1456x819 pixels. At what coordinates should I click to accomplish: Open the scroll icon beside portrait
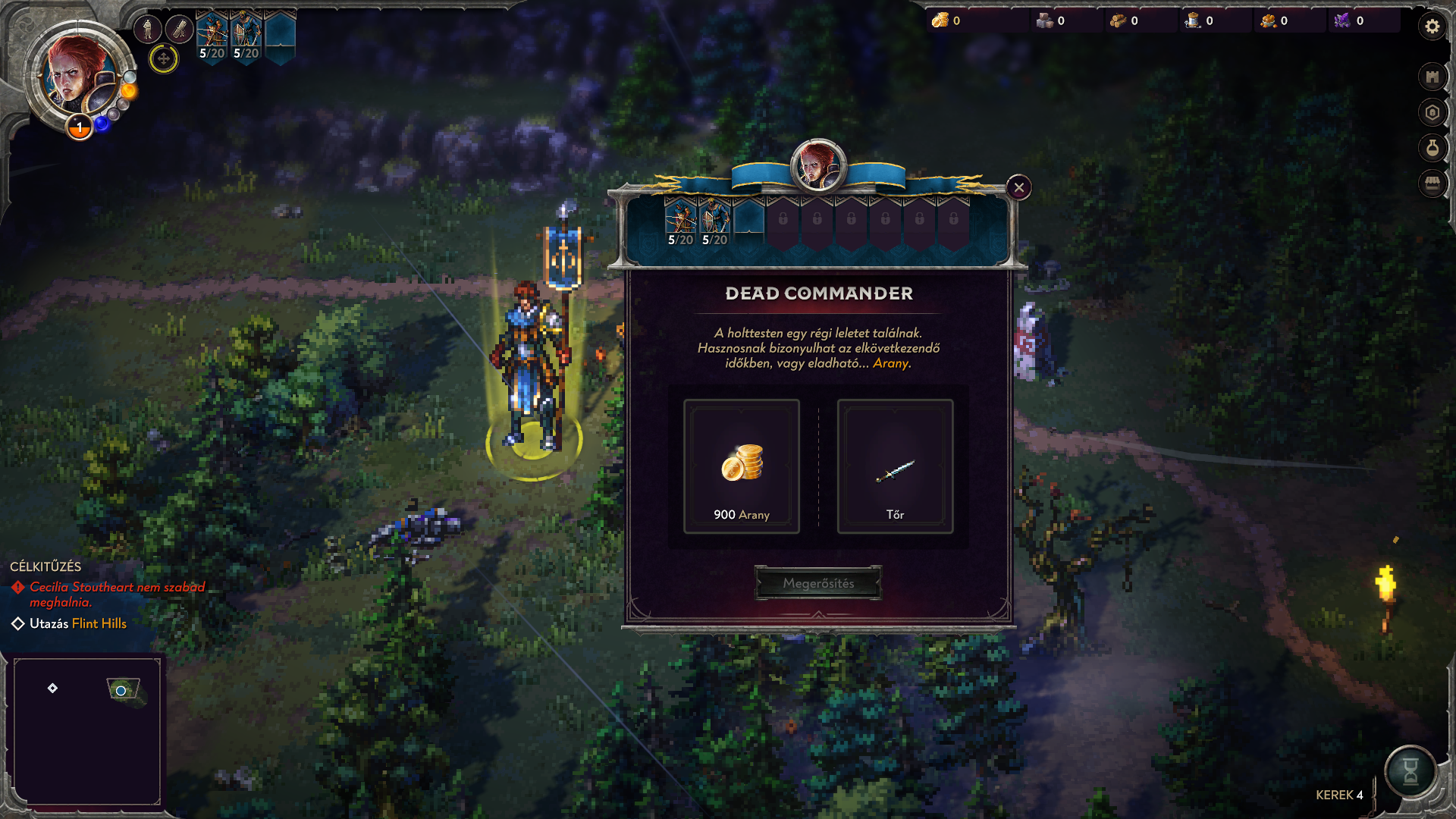pyautogui.click(x=180, y=30)
